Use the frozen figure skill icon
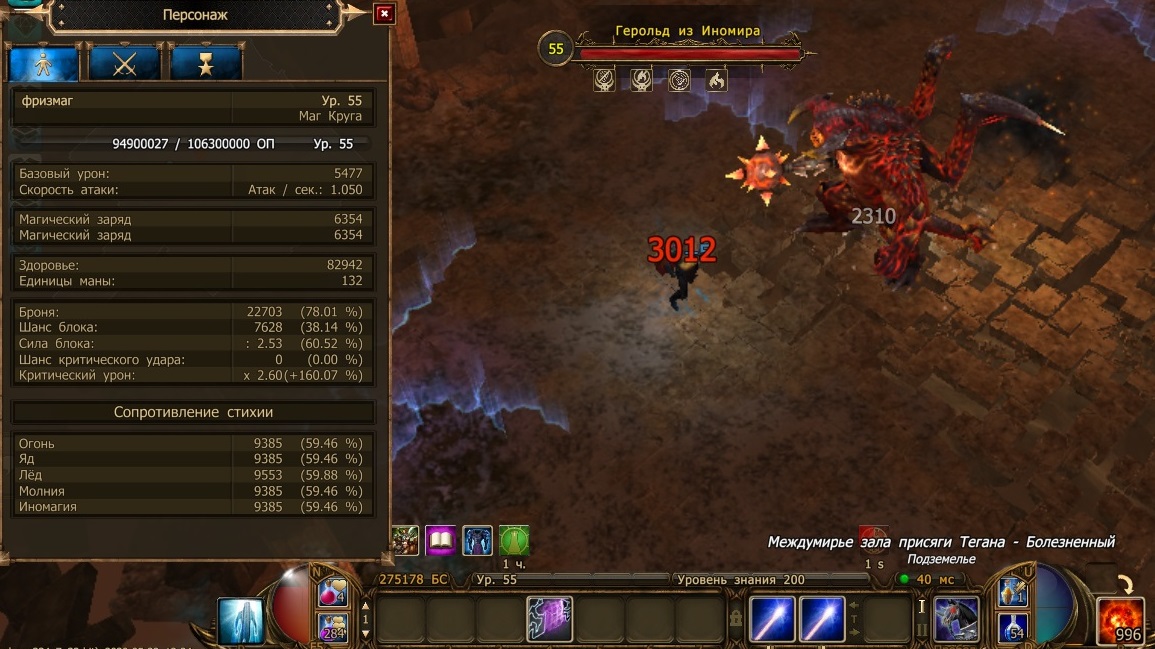Screen dimensions: 1155x649 tap(241, 620)
